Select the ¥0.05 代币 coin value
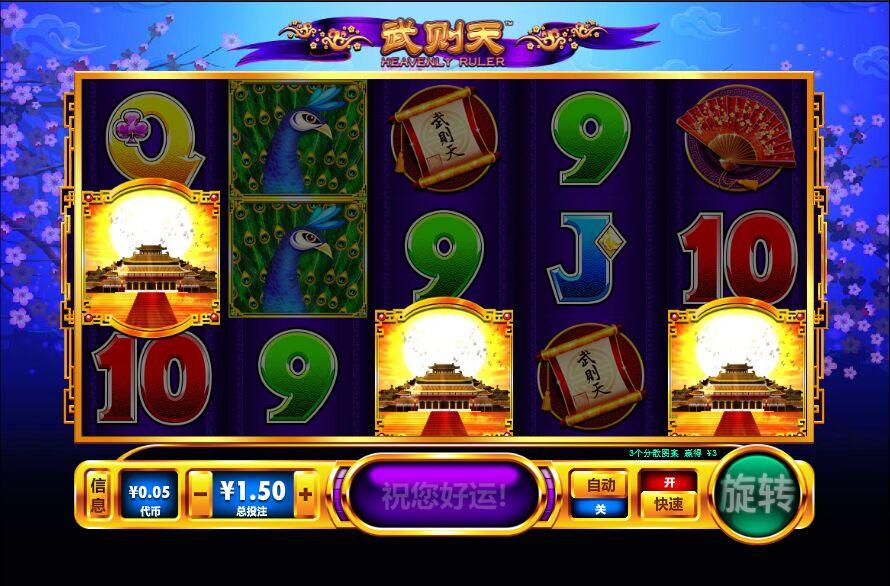 pyautogui.click(x=150, y=494)
